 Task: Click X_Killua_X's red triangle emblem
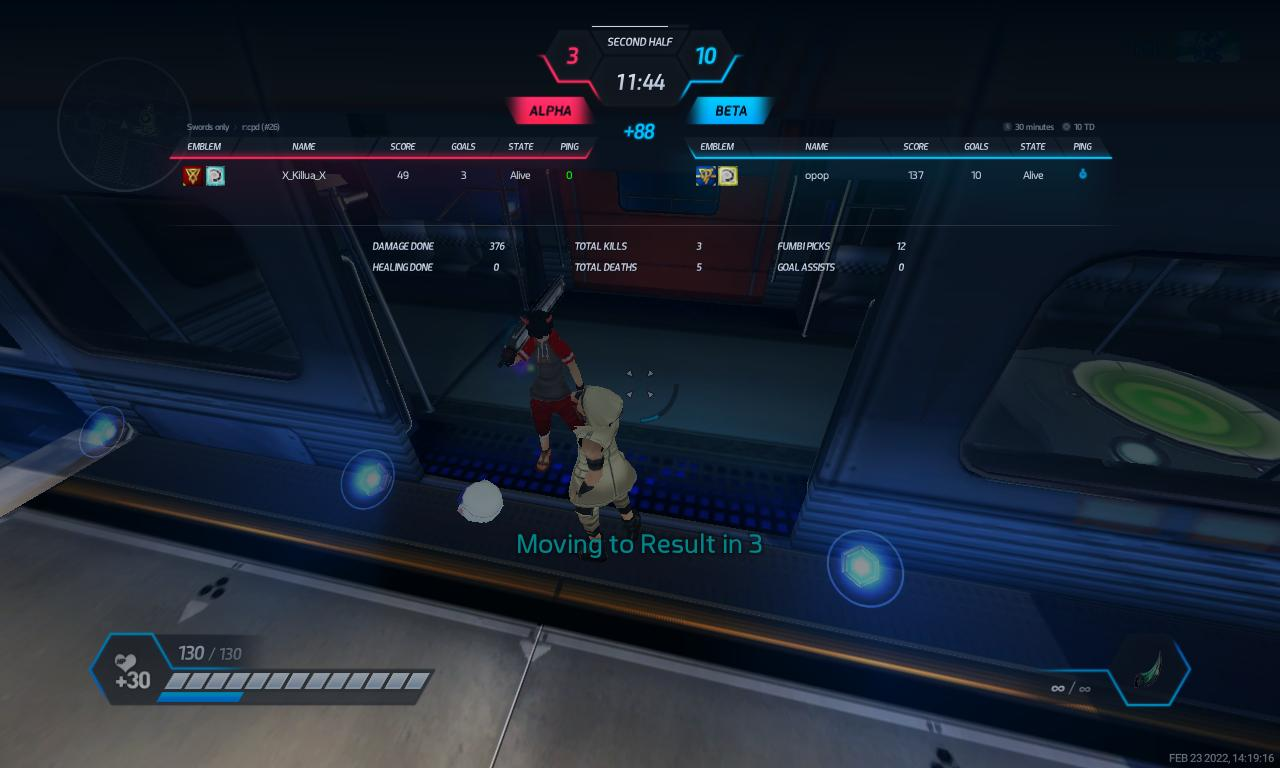pos(193,176)
